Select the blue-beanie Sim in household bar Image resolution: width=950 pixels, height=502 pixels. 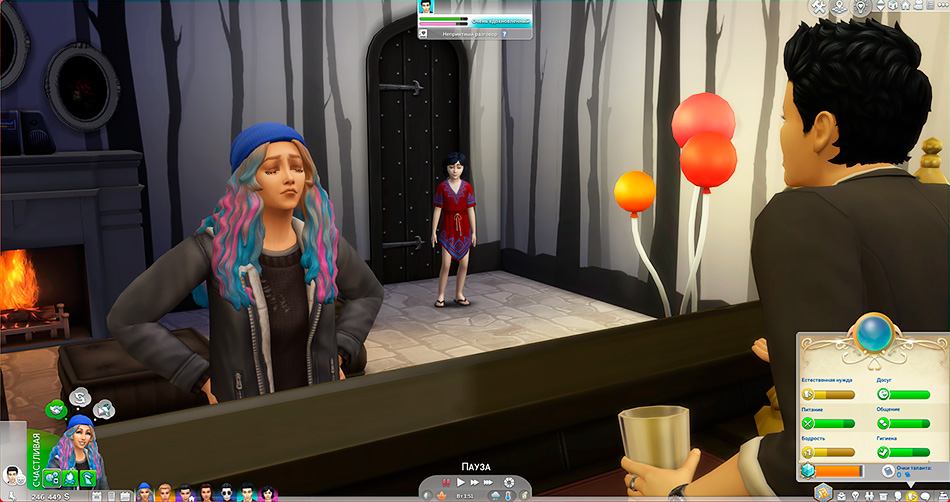click(144, 492)
